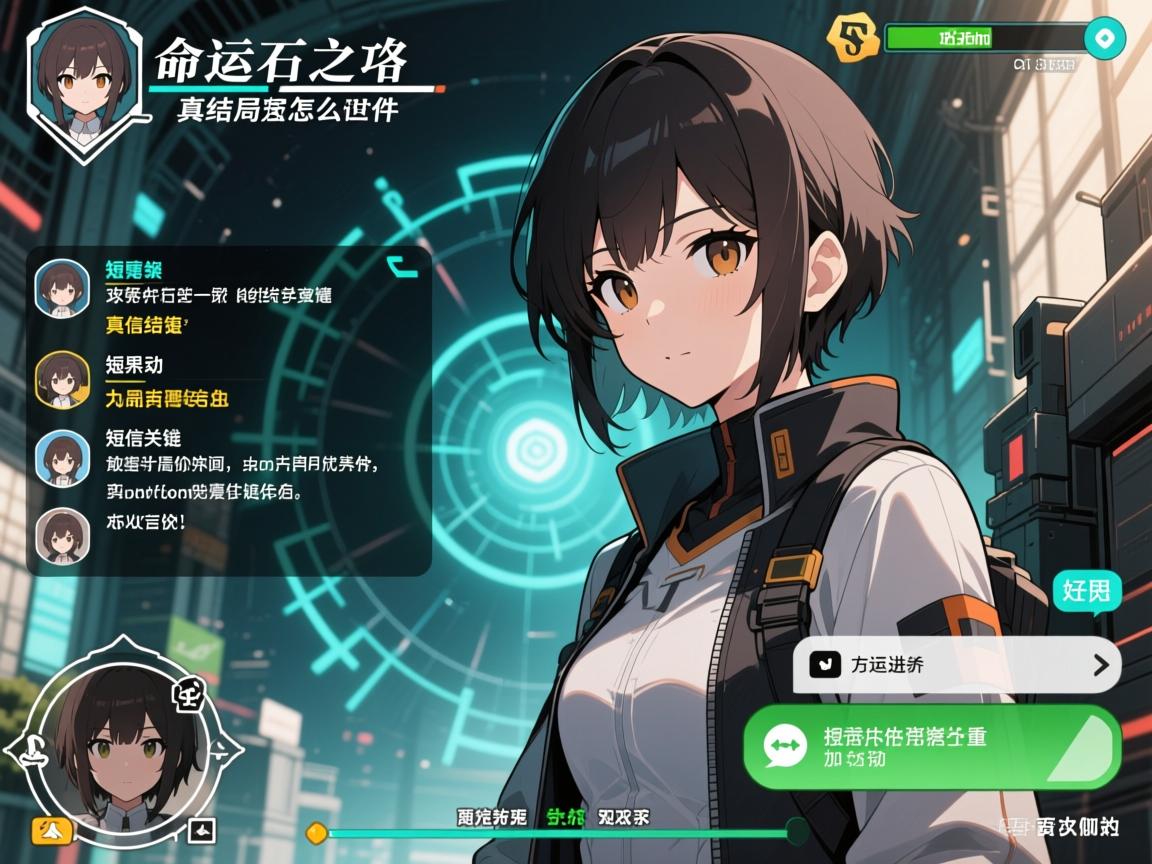This screenshot has width=1152, height=864.
Task: Activate the yellow button below the portrait
Action: [52, 828]
